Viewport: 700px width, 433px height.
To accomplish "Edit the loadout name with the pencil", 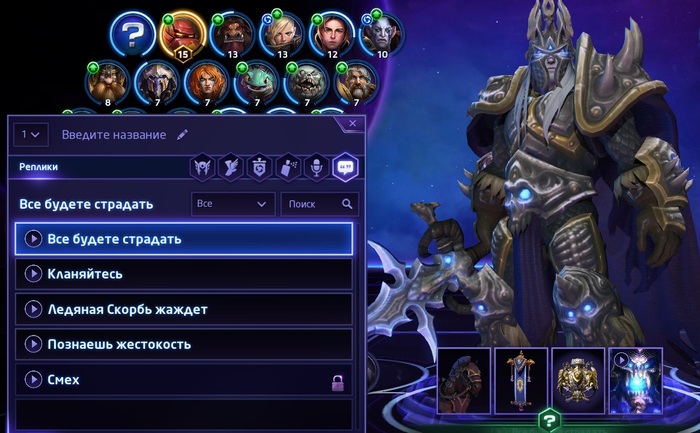I will [182, 134].
